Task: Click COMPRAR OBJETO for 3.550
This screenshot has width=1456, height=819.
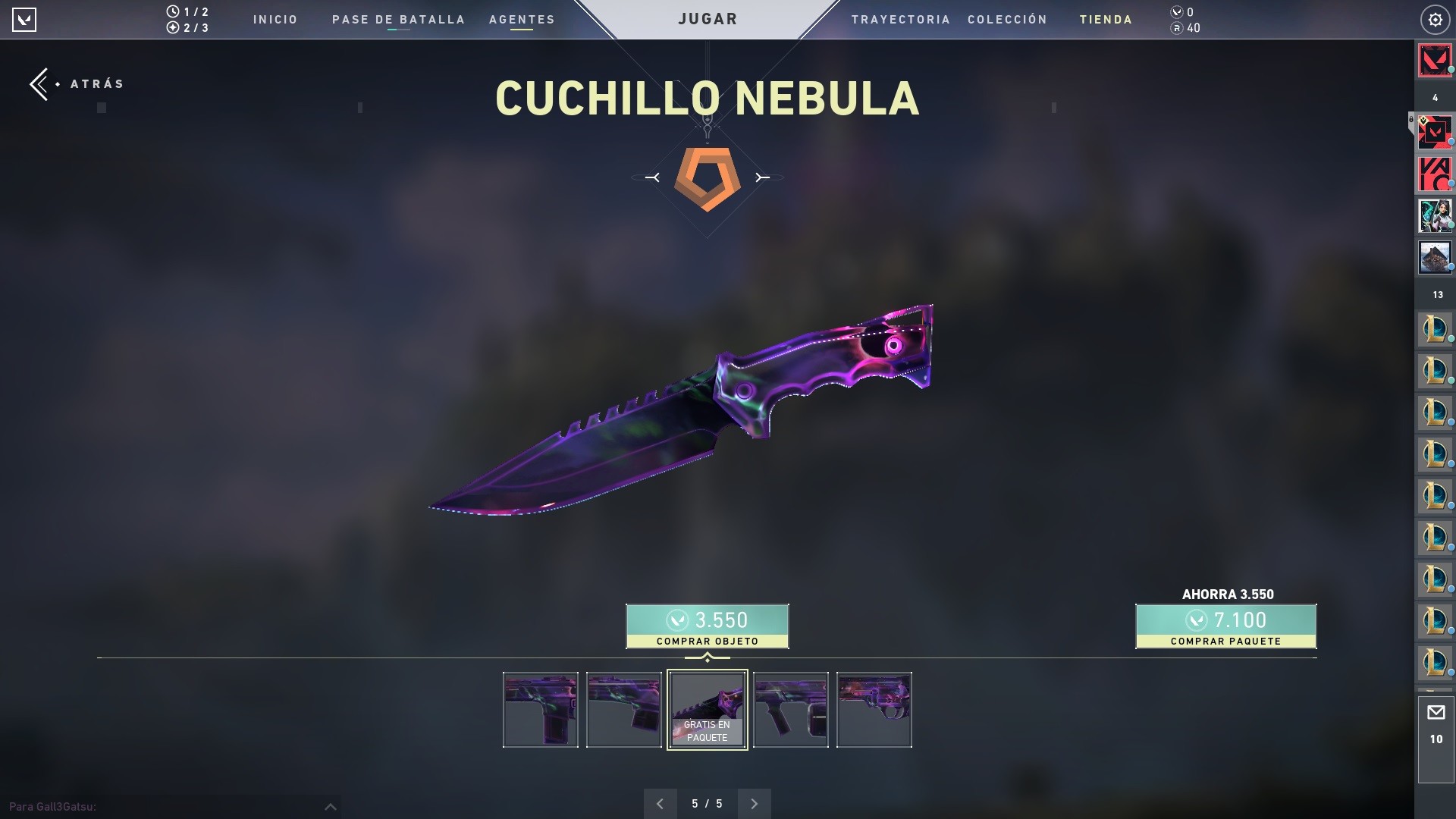Action: click(x=707, y=626)
